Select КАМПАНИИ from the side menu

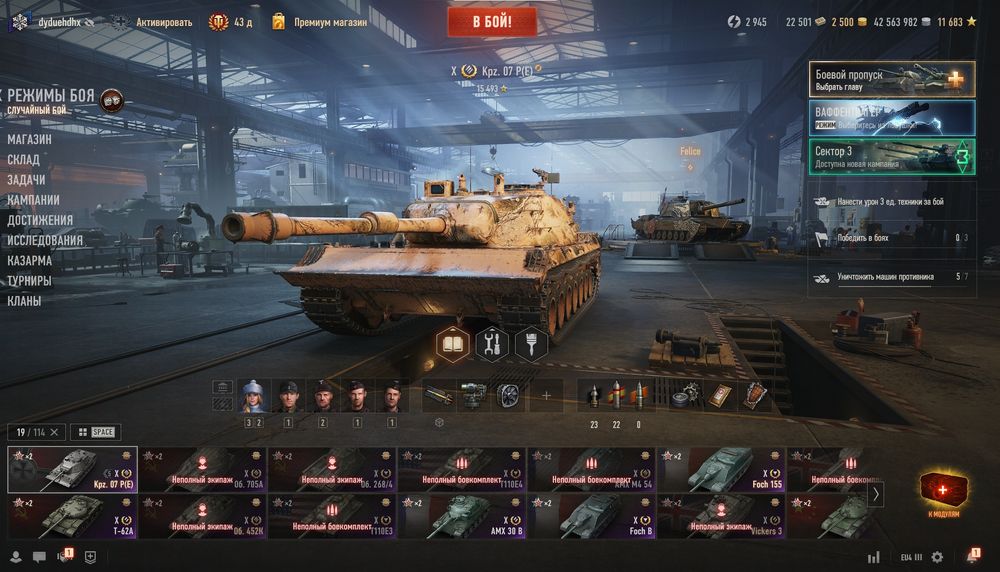(x=33, y=200)
